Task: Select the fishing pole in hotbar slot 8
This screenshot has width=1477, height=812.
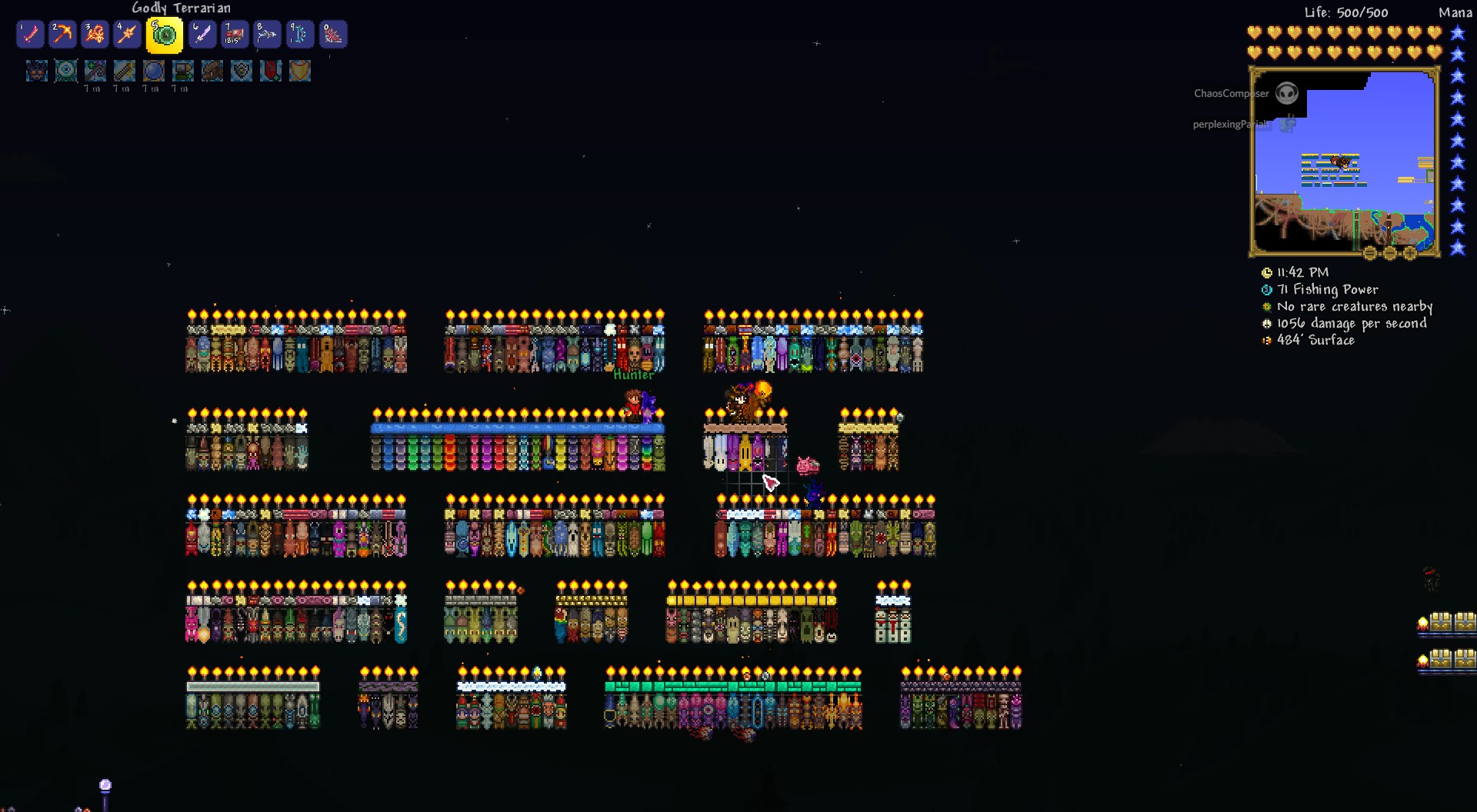Action: pos(268,34)
